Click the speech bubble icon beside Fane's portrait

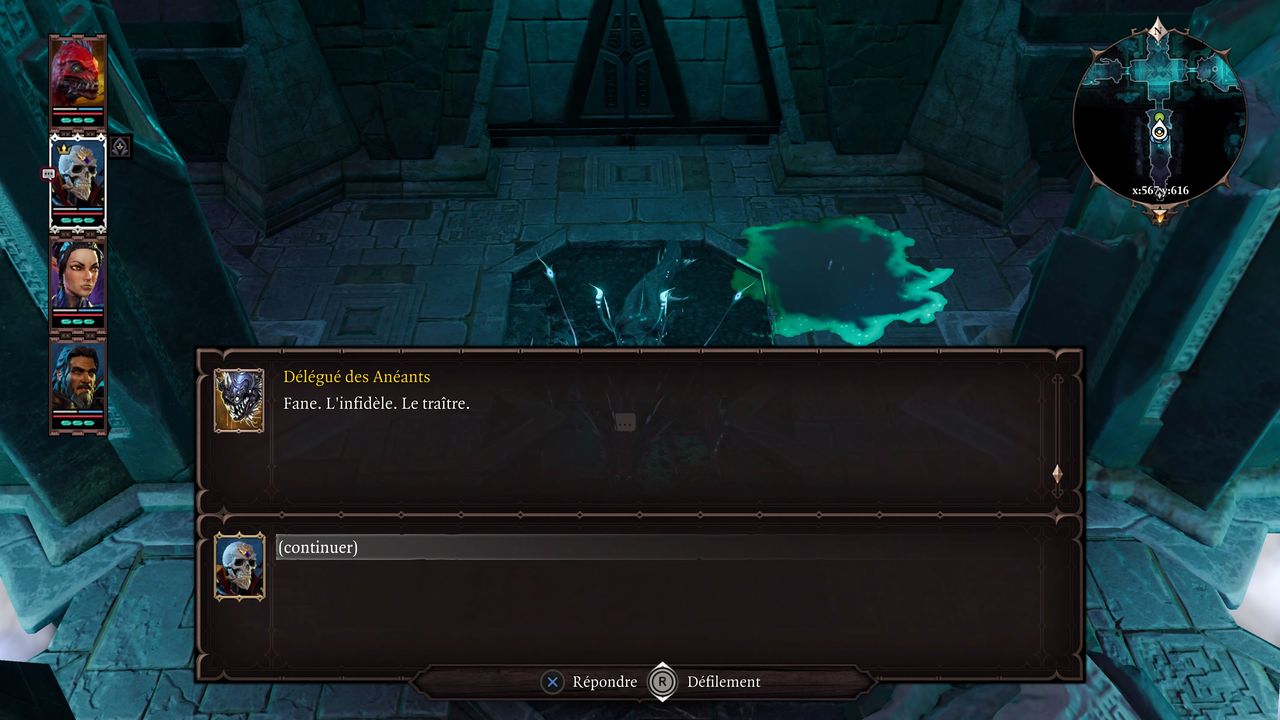coord(47,174)
